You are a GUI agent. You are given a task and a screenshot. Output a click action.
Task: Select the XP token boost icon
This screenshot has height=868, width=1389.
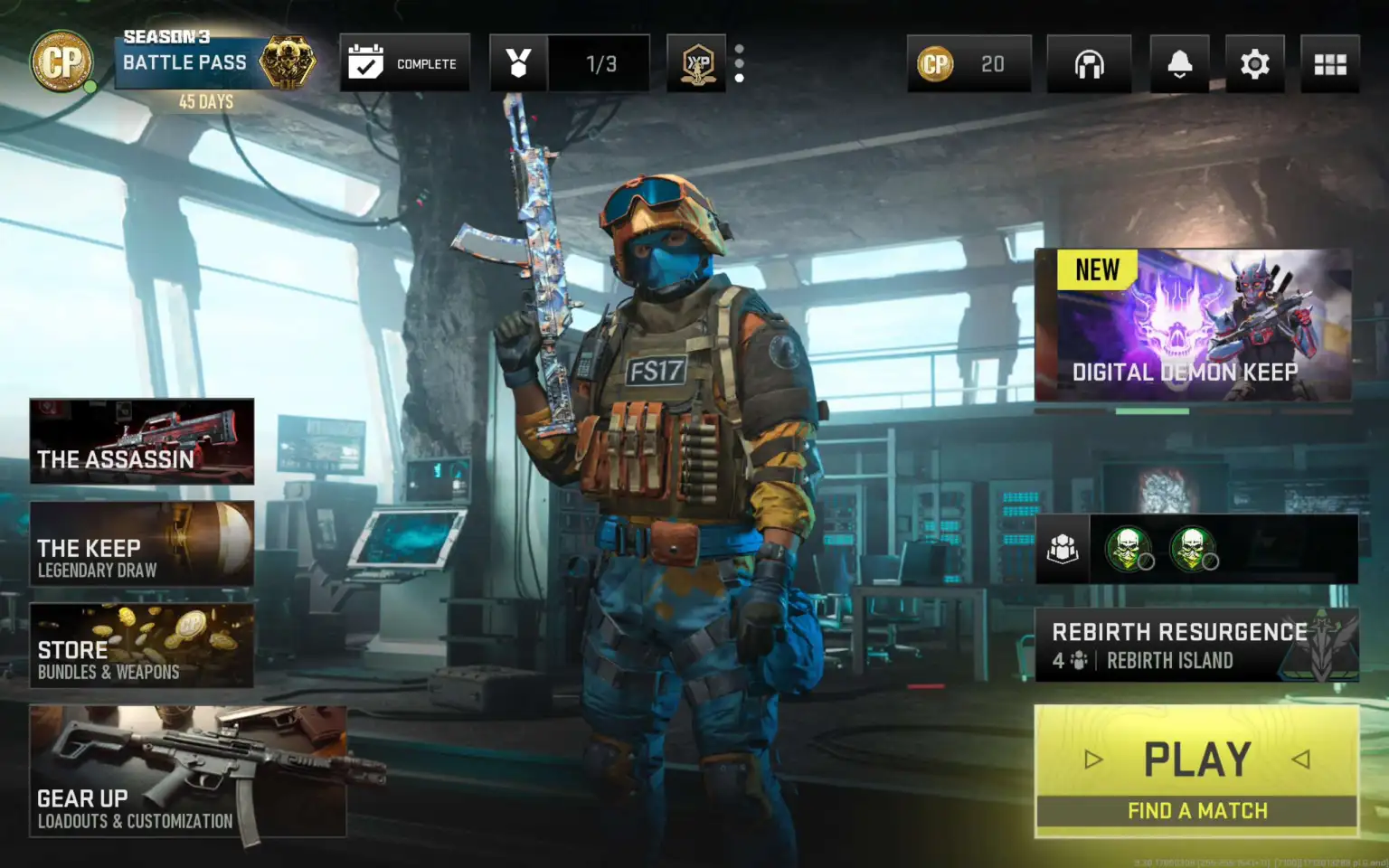coord(696,63)
